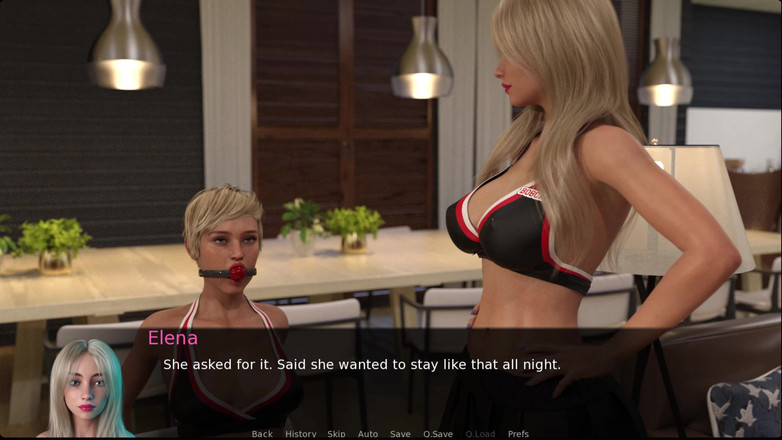Image resolution: width=782 pixels, height=440 pixels.
Task: Open the dialogue History log
Action: 300,434
